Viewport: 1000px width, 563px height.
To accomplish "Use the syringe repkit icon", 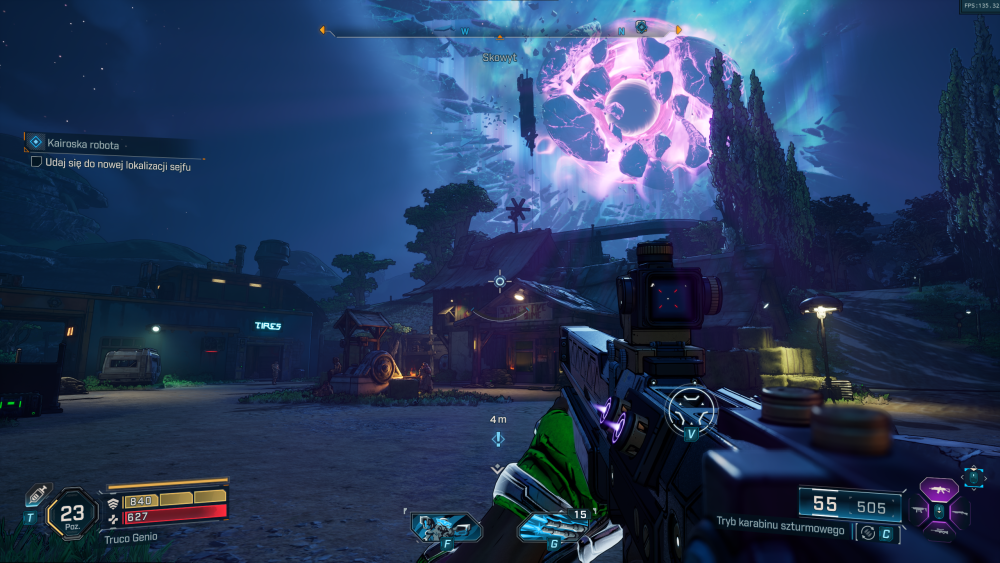I will [x=37, y=495].
